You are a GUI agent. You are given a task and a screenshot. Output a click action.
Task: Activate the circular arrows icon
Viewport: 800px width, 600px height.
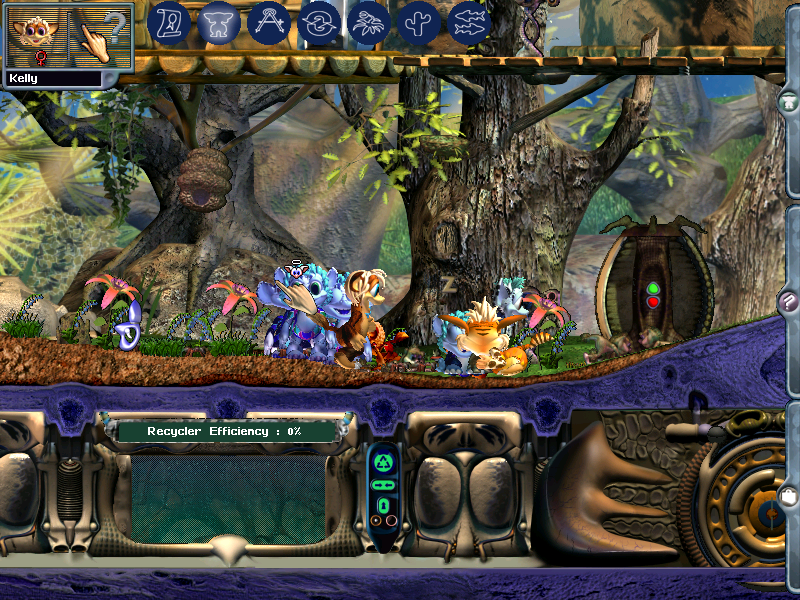320,23
